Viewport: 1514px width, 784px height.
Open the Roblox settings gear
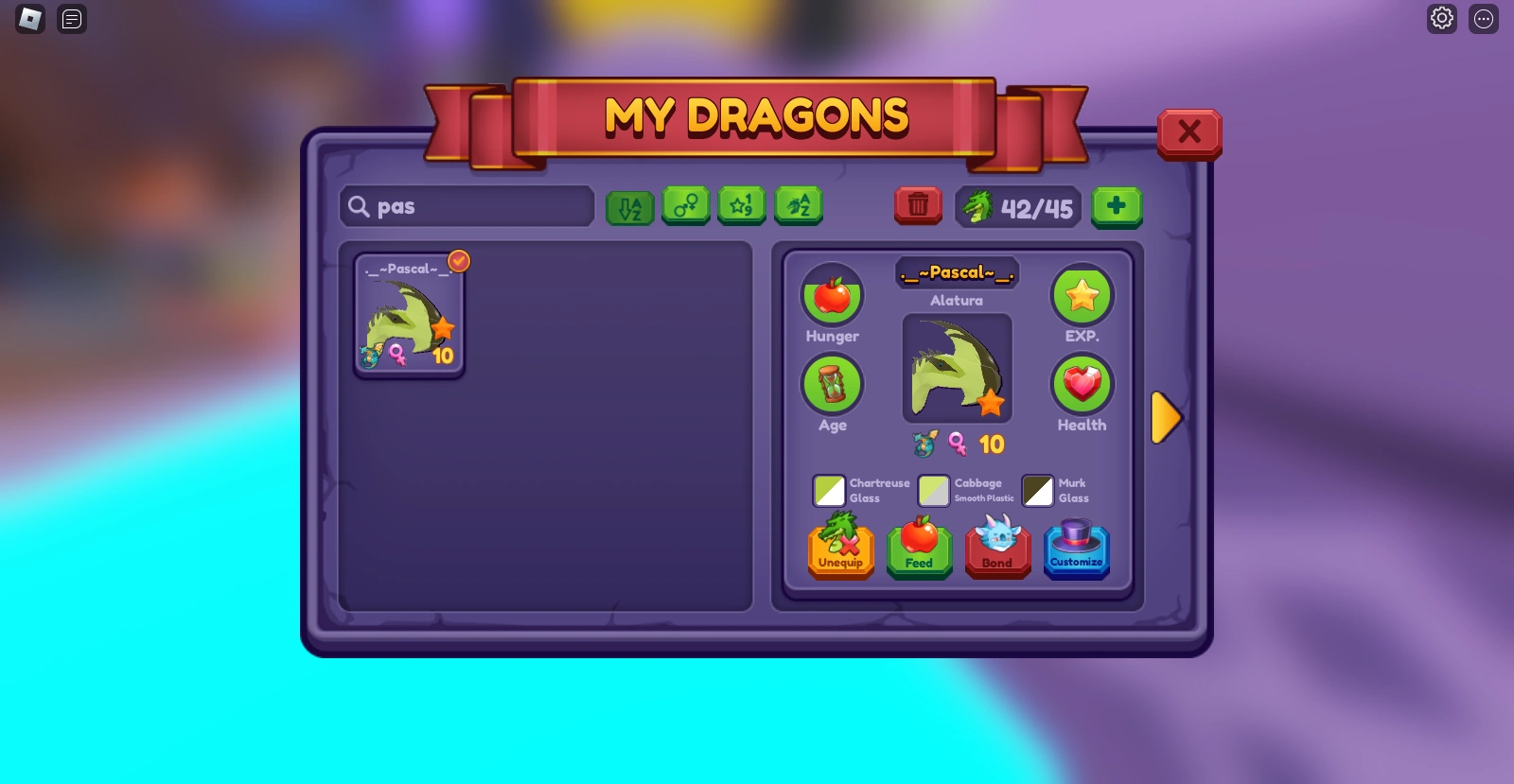[1441, 18]
